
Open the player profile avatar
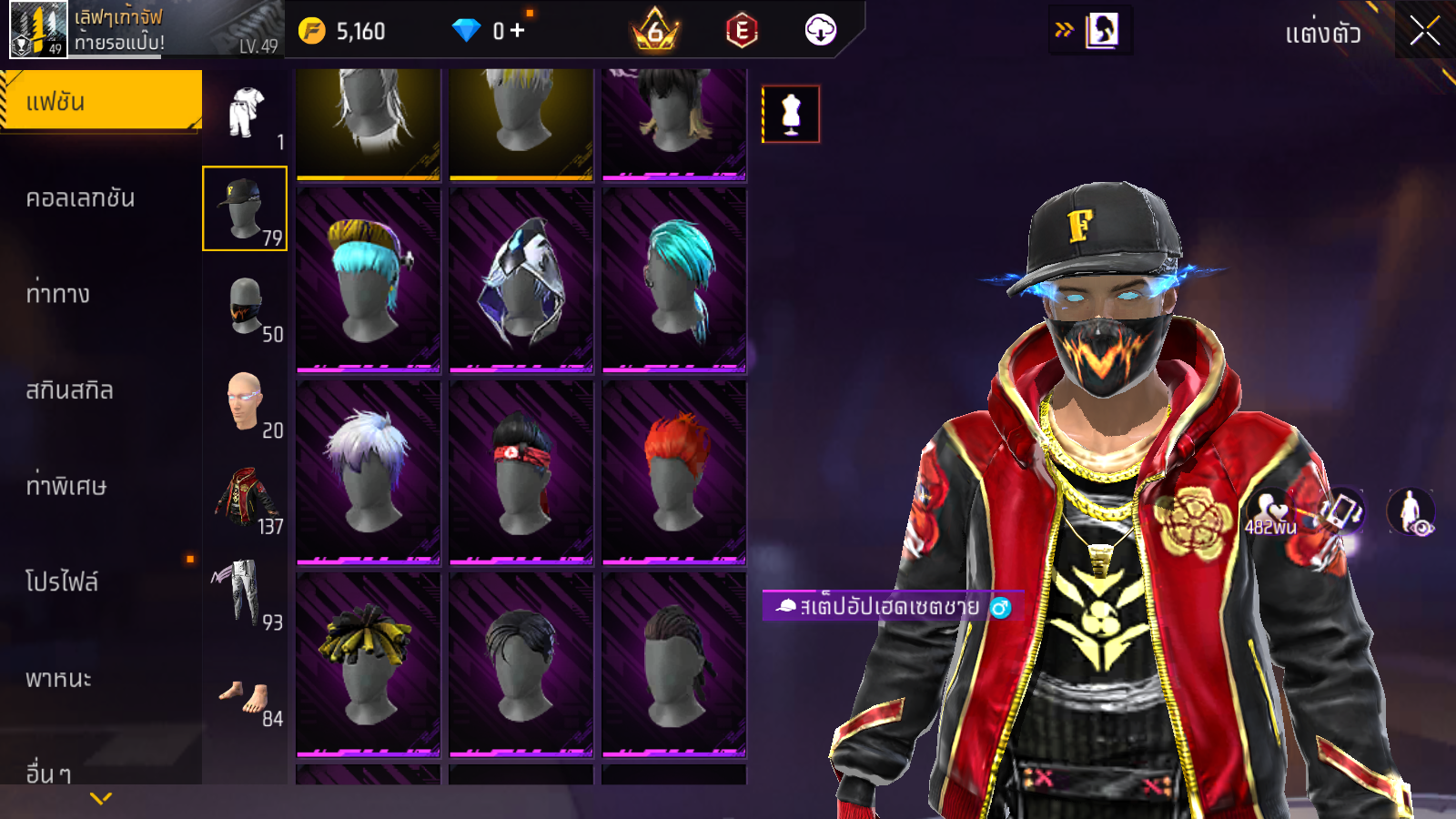point(38,29)
